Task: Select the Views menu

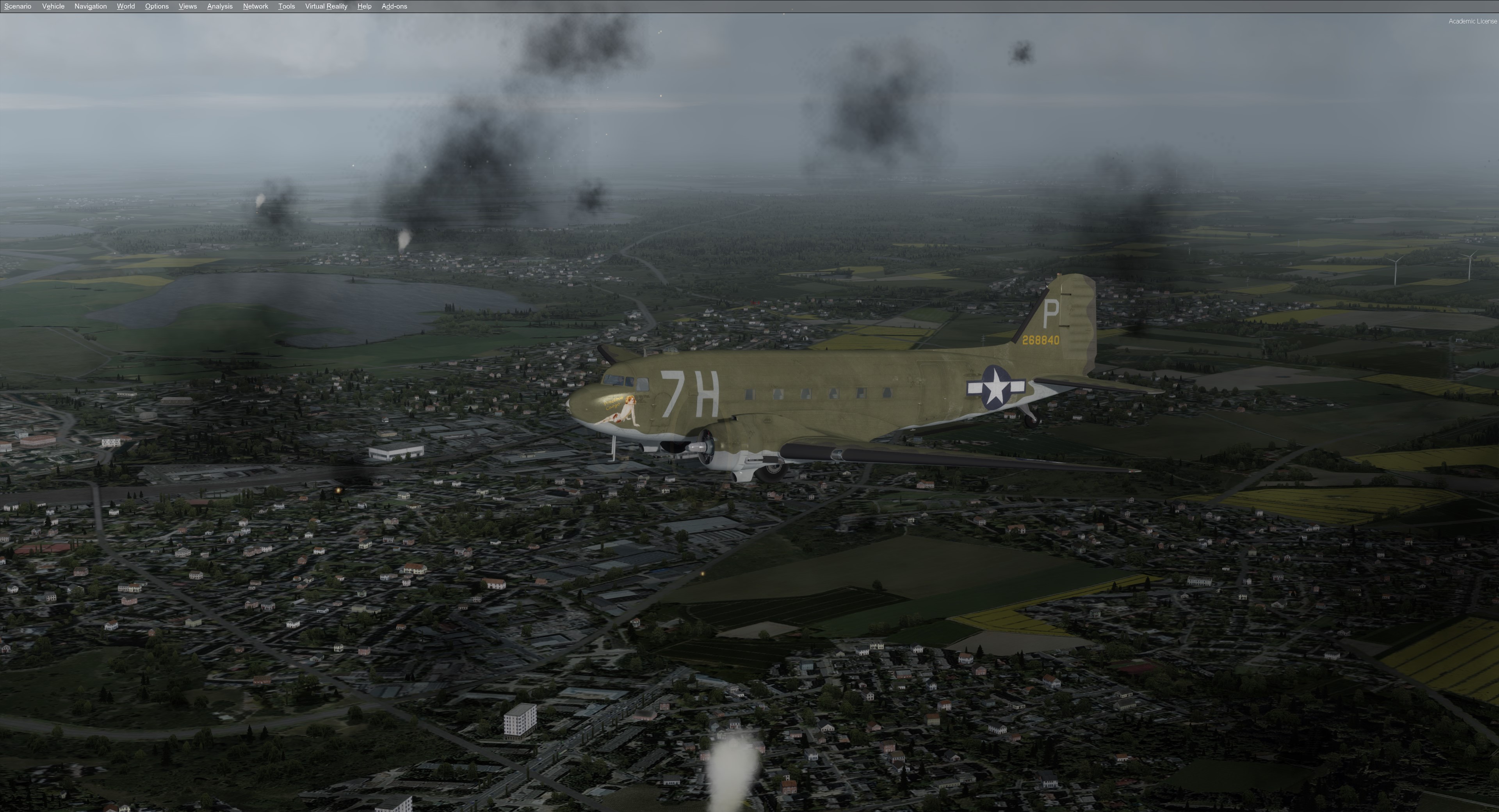Action: click(x=187, y=6)
